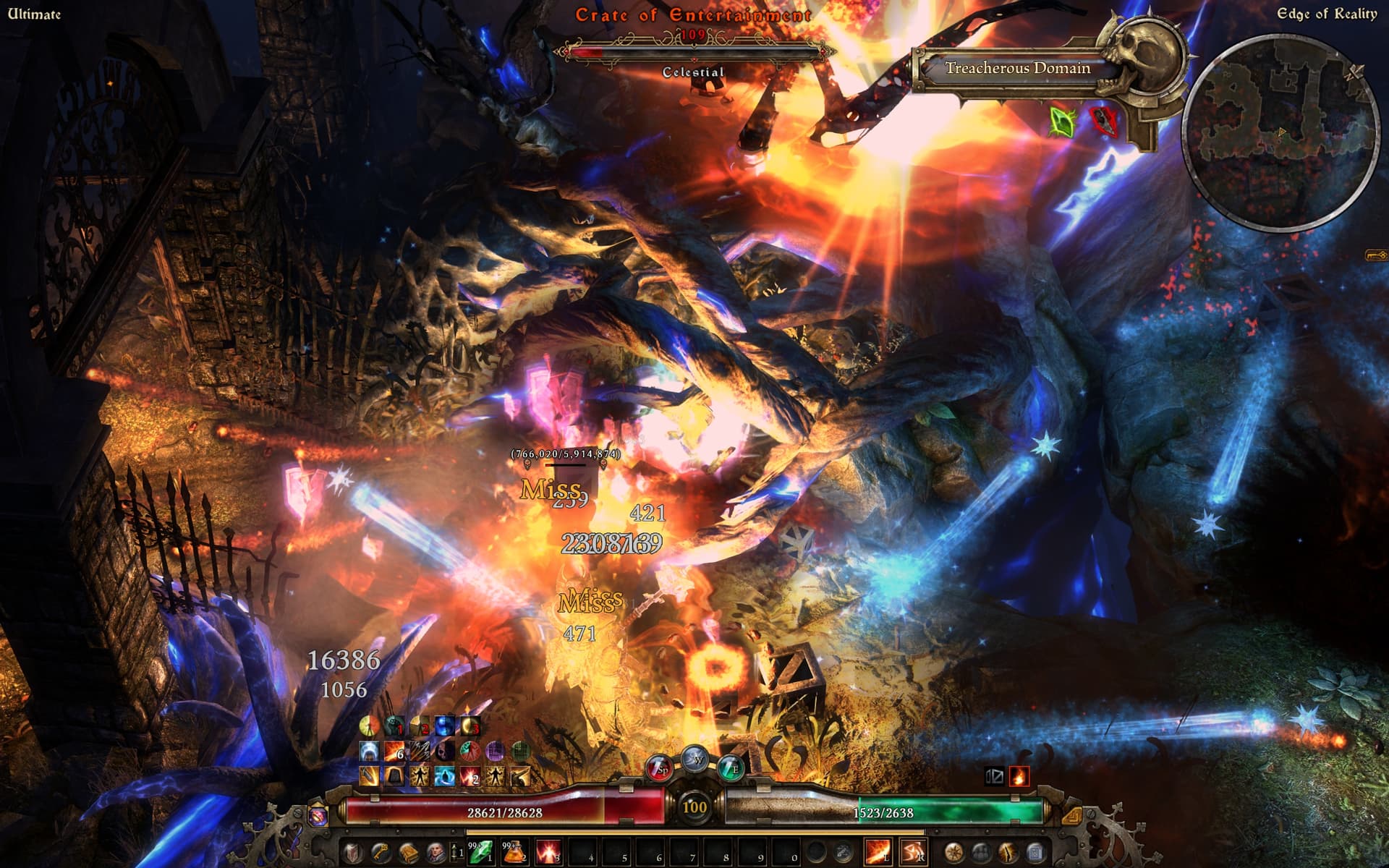This screenshot has height=868, width=1389.
Task: Click the purple gem button beside the health bar
Action: [318, 815]
